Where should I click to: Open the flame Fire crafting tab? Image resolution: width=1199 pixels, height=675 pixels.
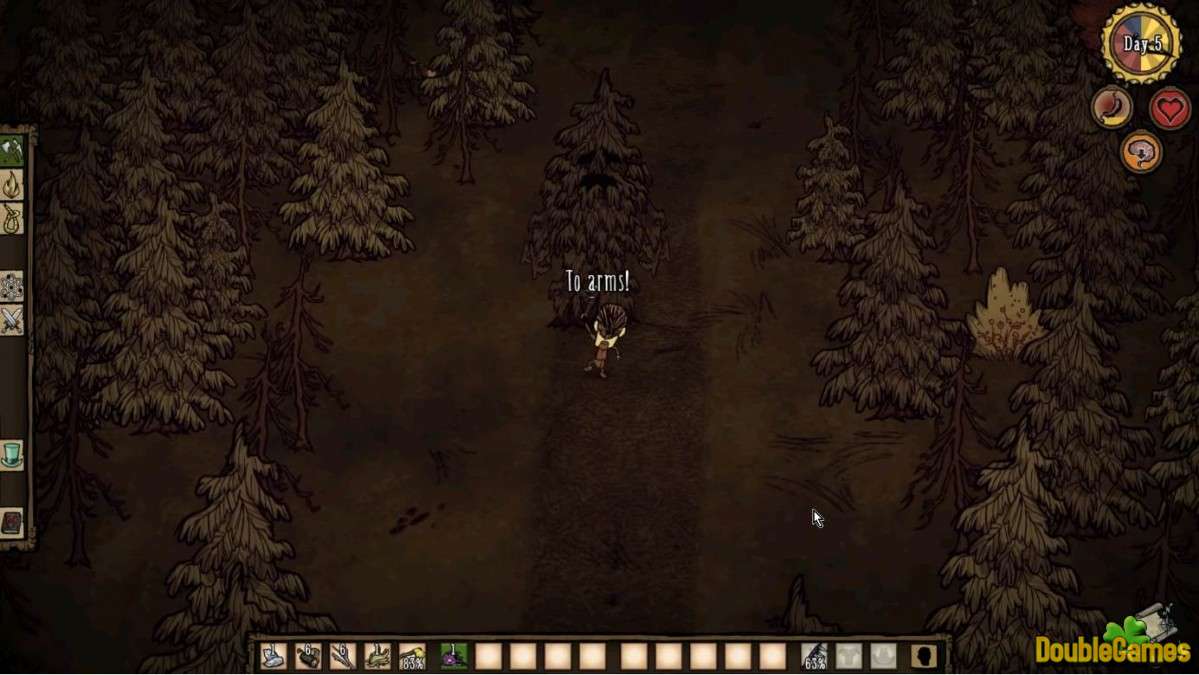[12, 185]
